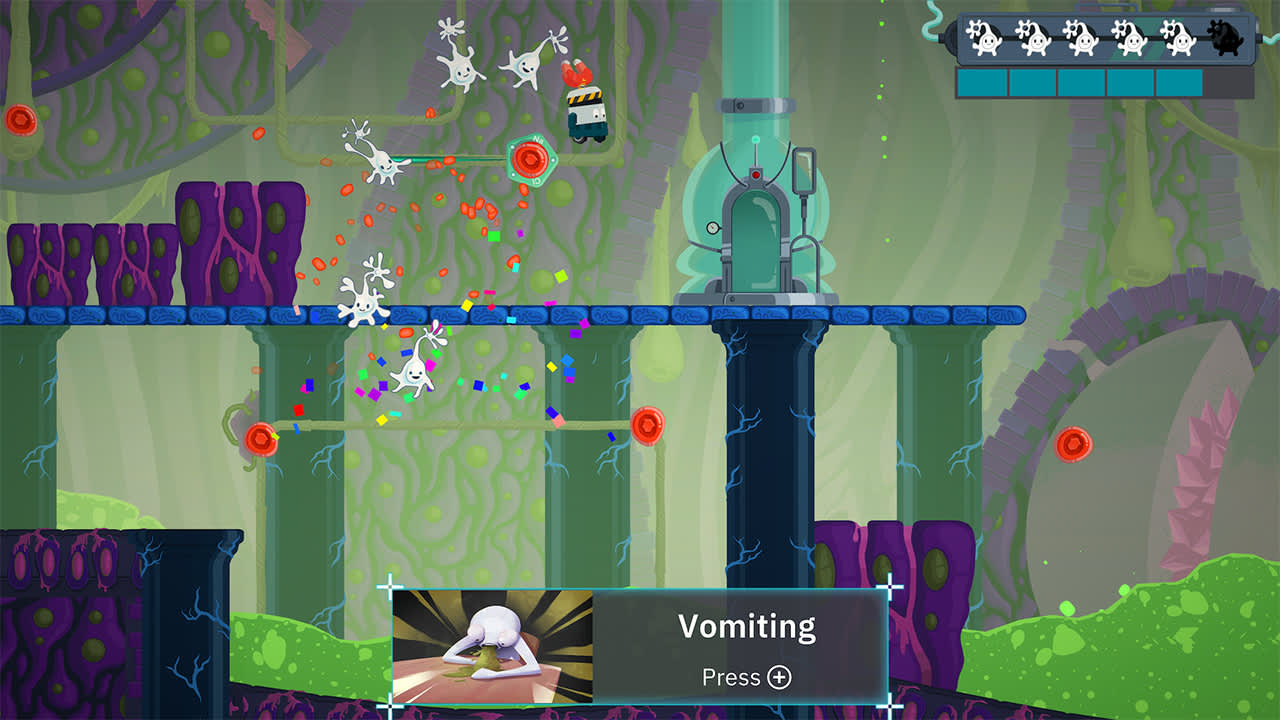This screenshot has height=720, width=1280.
Task: Select the fourth Spitling icon in the HUD
Action: (x=1130, y=39)
